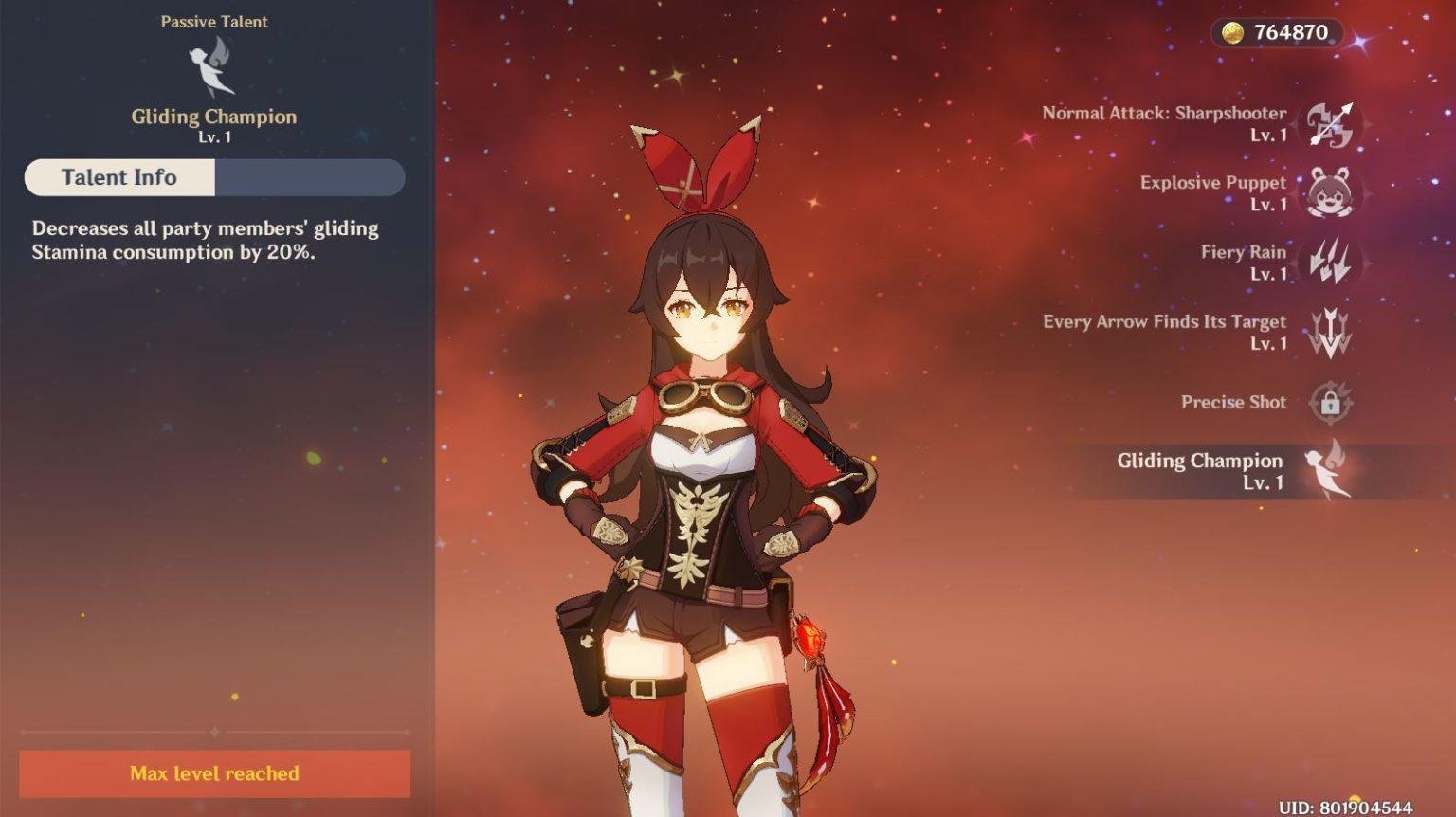This screenshot has width=1456, height=817.
Task: Select the Gliding Champion talent icon
Action: click(x=1331, y=471)
